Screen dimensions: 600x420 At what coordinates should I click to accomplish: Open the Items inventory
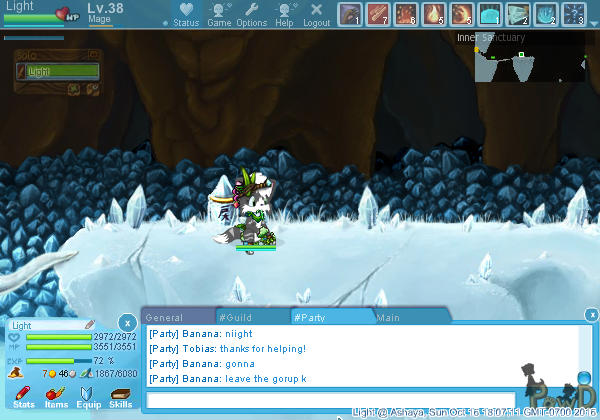click(x=56, y=397)
